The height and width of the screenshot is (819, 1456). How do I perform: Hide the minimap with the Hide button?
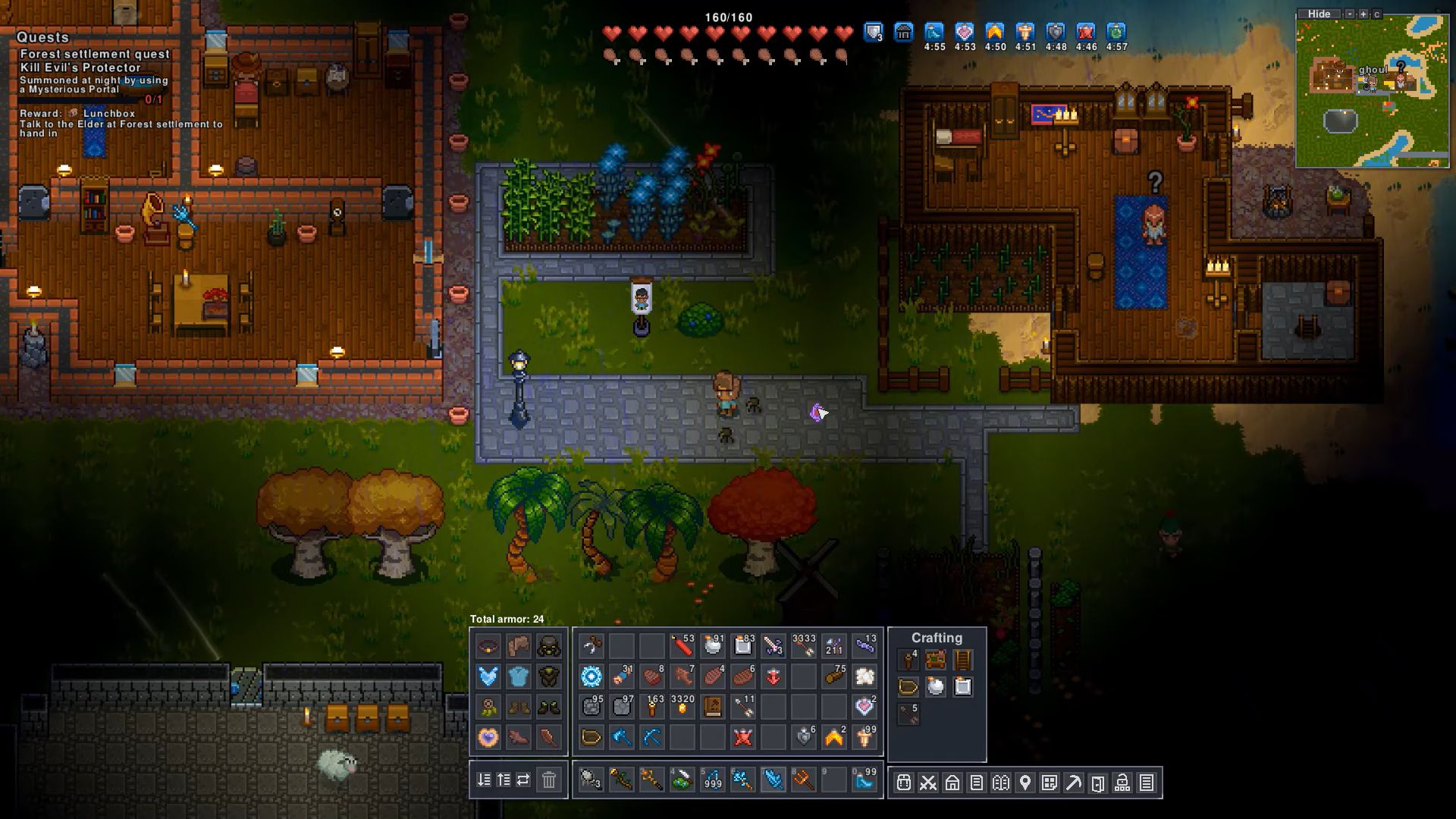tap(1319, 14)
